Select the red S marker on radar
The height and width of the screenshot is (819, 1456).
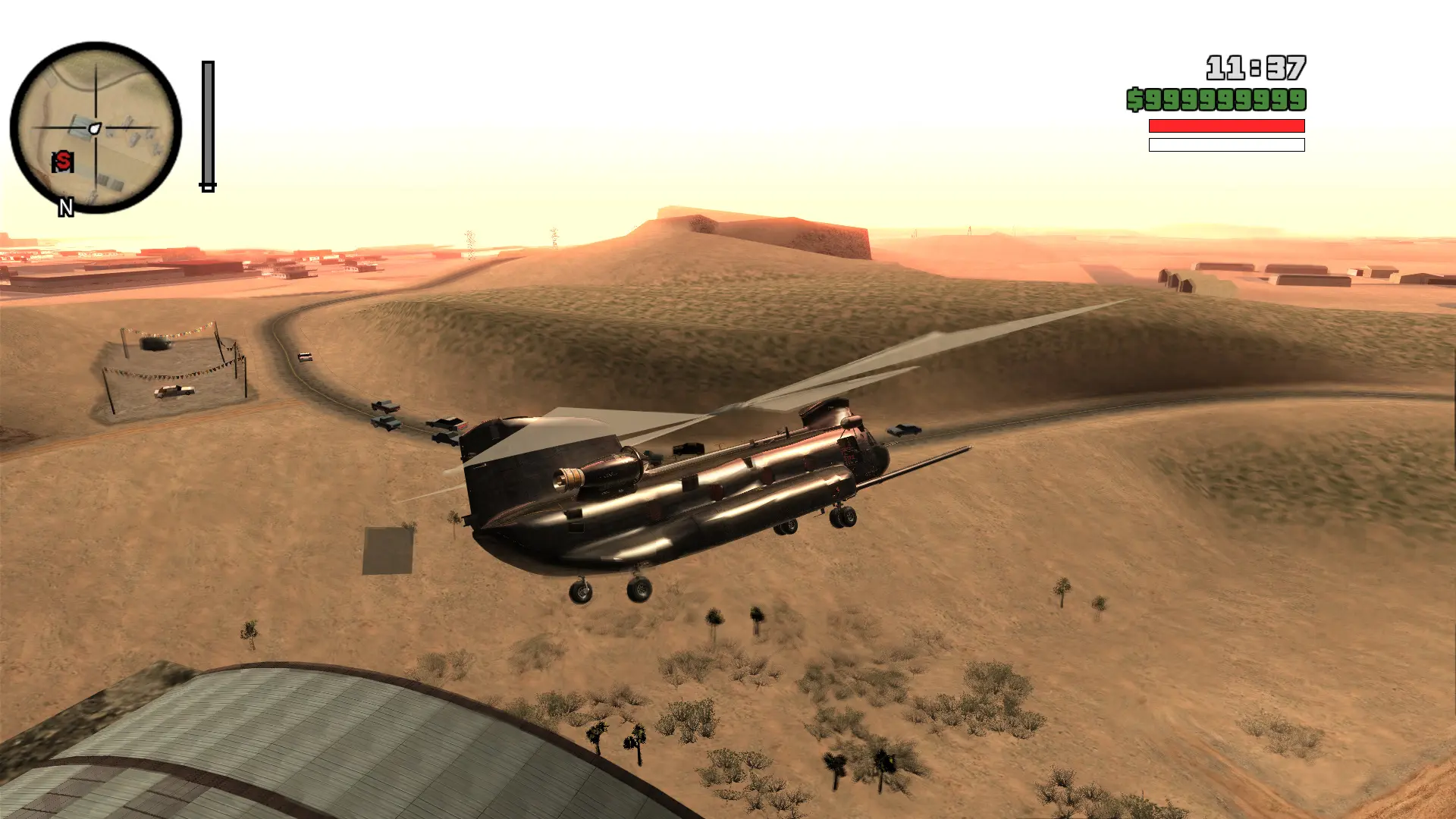coord(63,161)
